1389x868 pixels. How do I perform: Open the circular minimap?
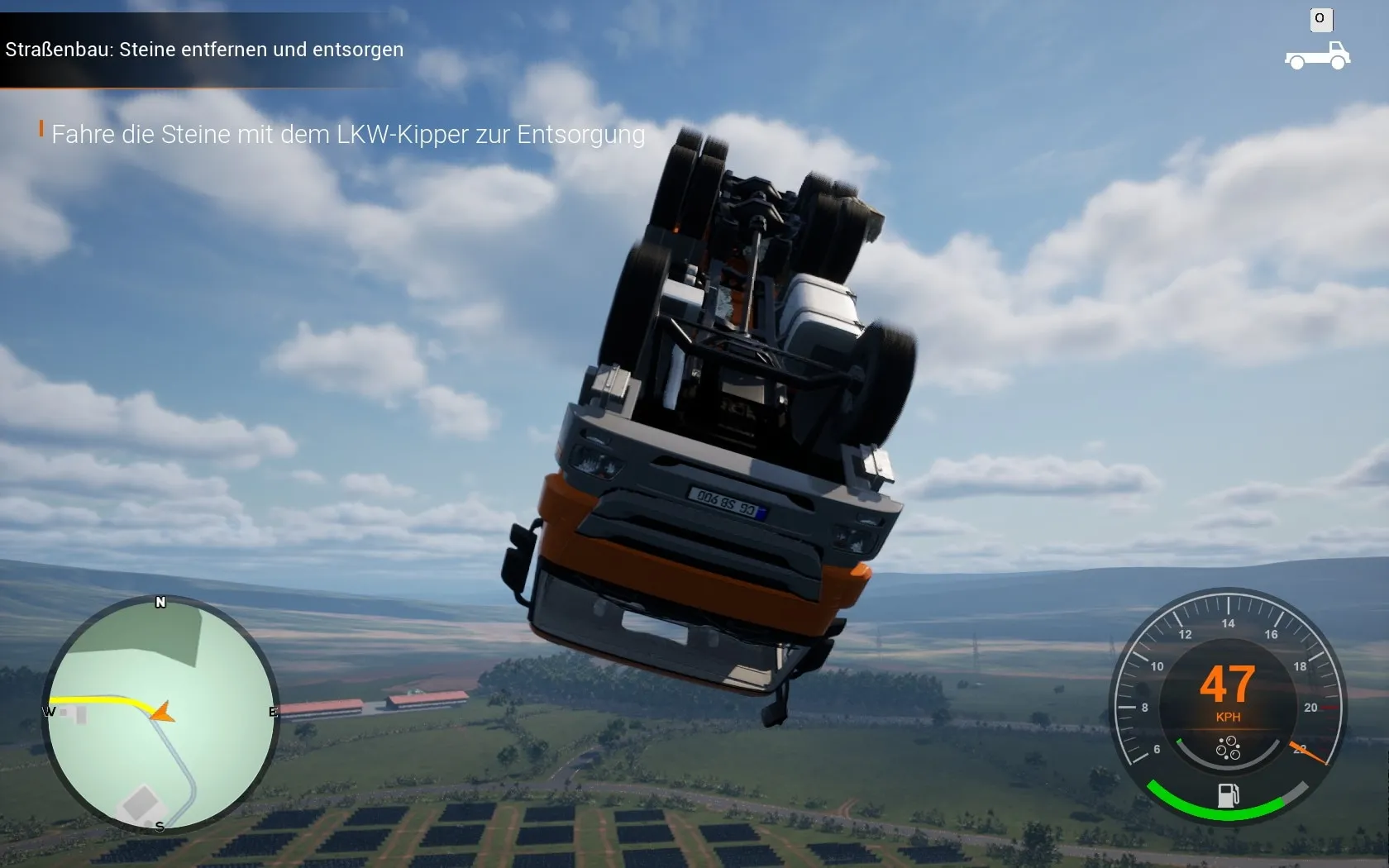click(161, 714)
